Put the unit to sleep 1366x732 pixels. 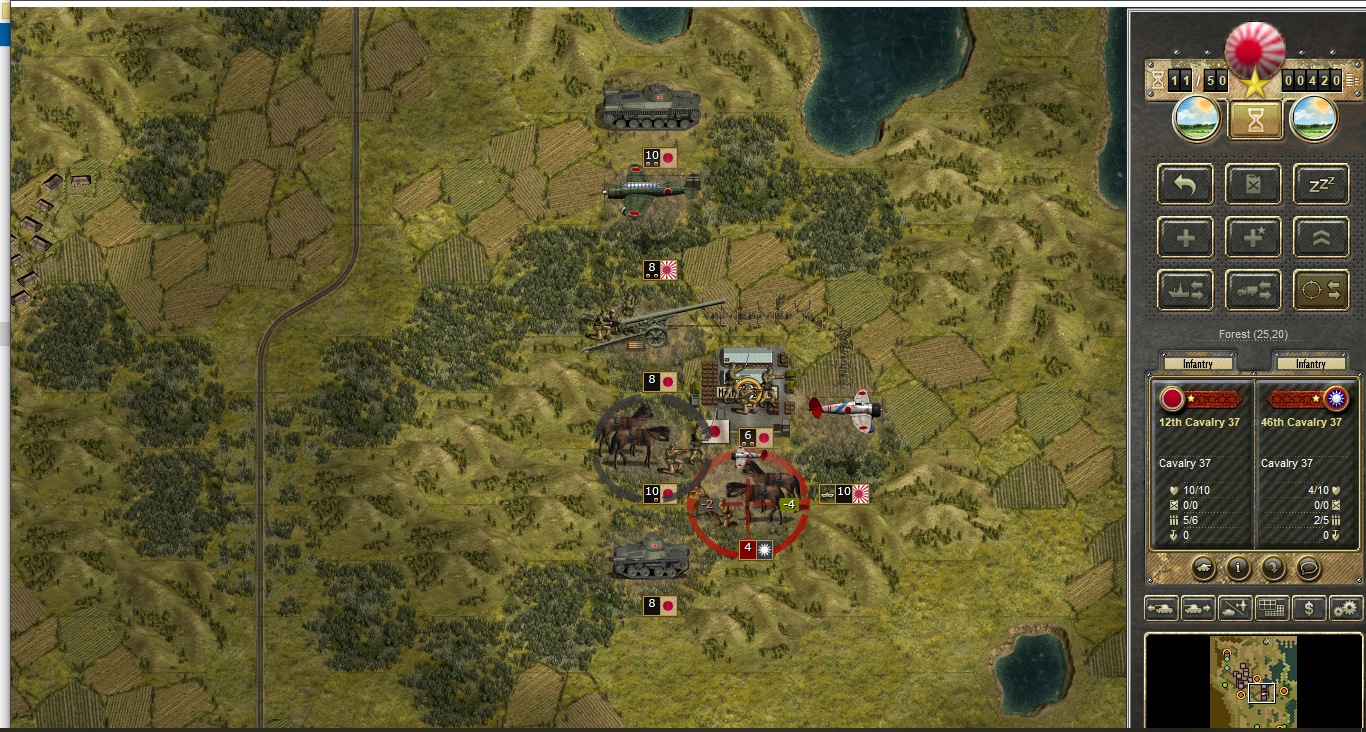(1321, 184)
